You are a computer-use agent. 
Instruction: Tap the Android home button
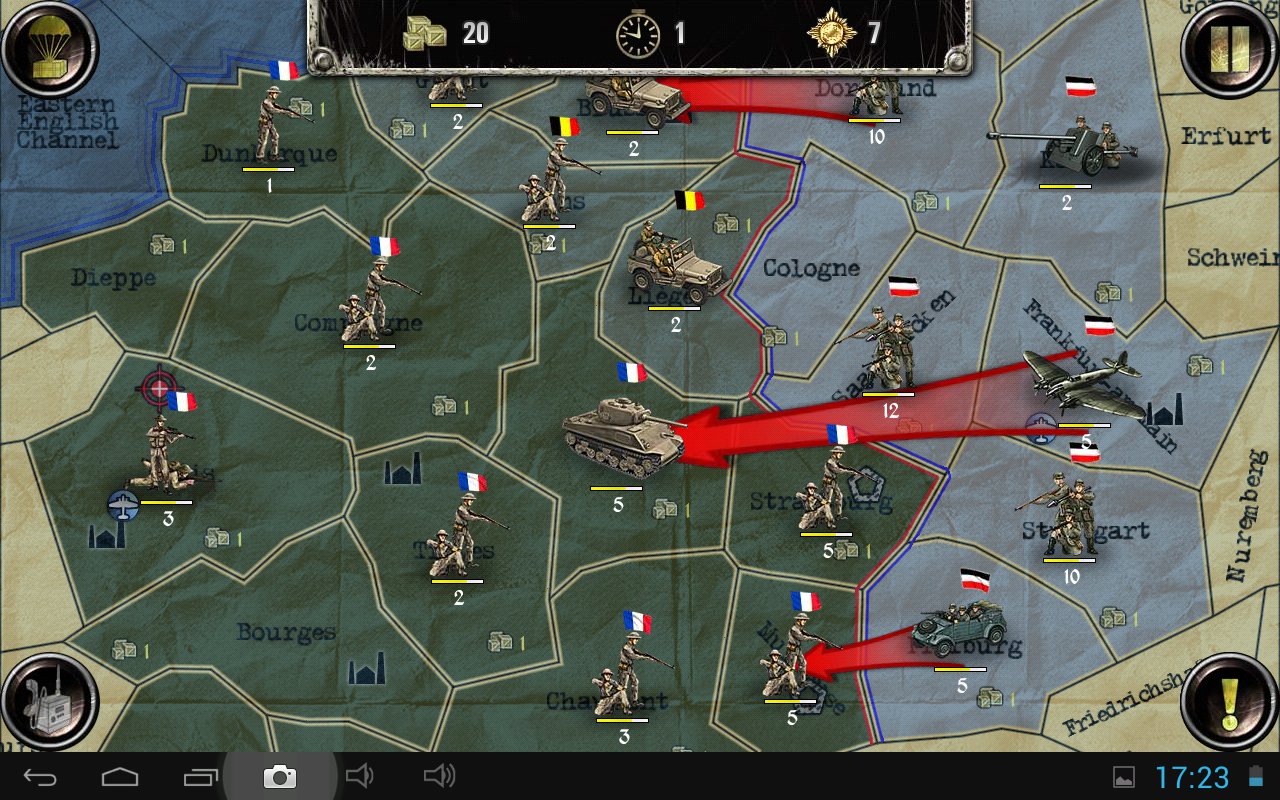pyautogui.click(x=120, y=776)
